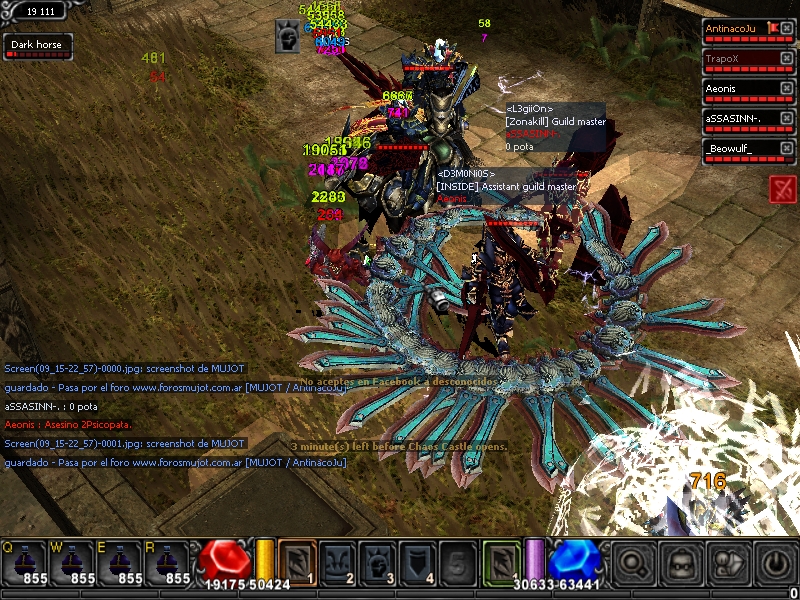Select skill slot number 5
The height and width of the screenshot is (600, 800).
pos(458,561)
